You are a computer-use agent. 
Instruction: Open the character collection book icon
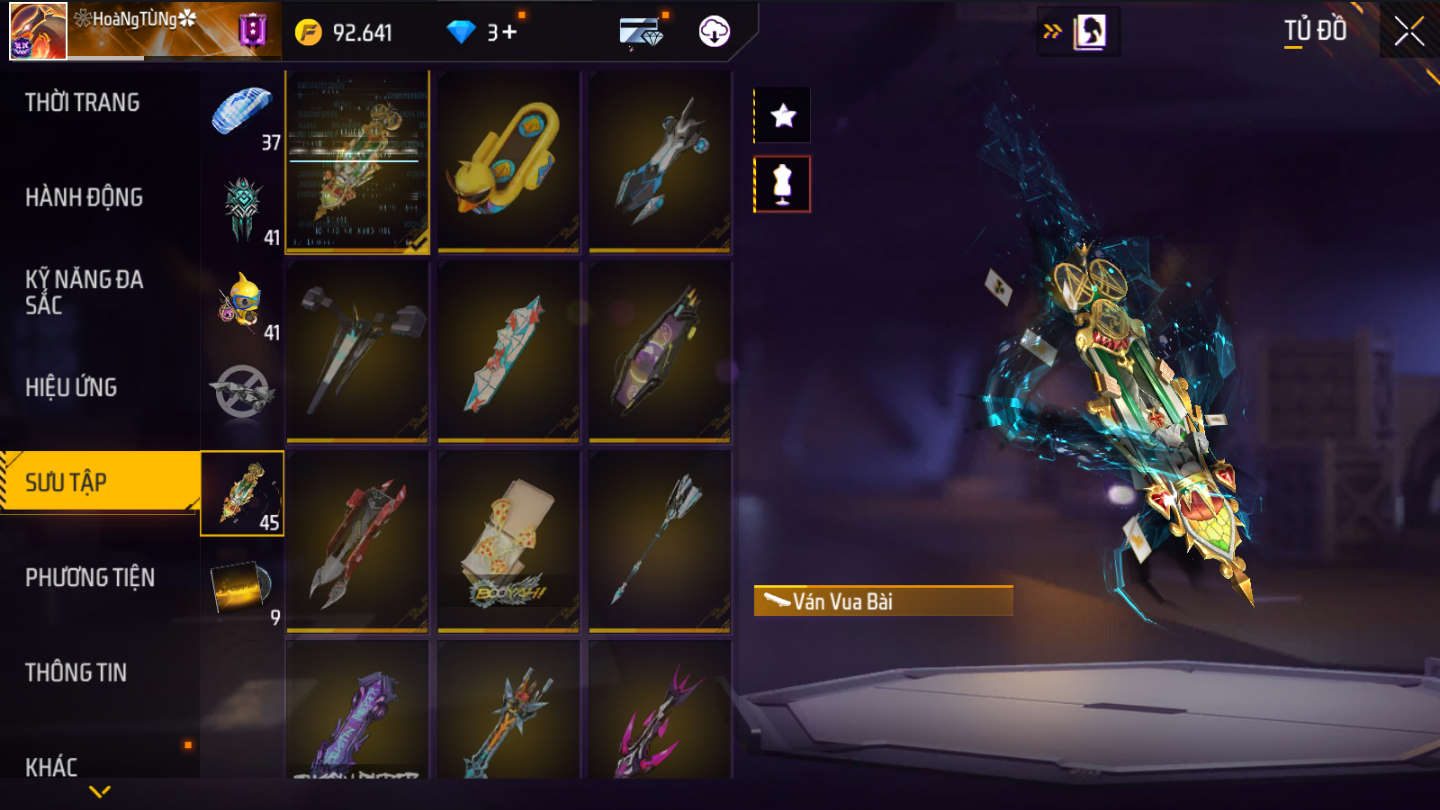coord(1088,32)
